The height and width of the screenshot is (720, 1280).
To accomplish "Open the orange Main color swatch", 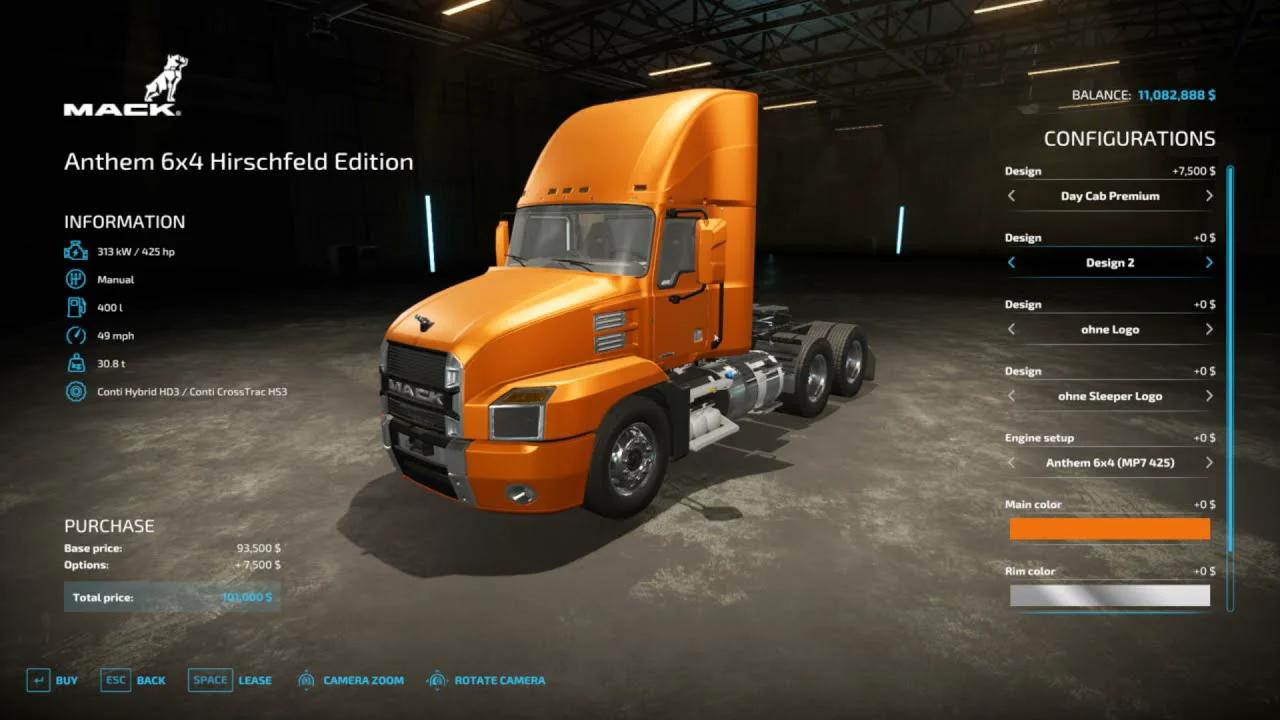I will tap(1110, 529).
